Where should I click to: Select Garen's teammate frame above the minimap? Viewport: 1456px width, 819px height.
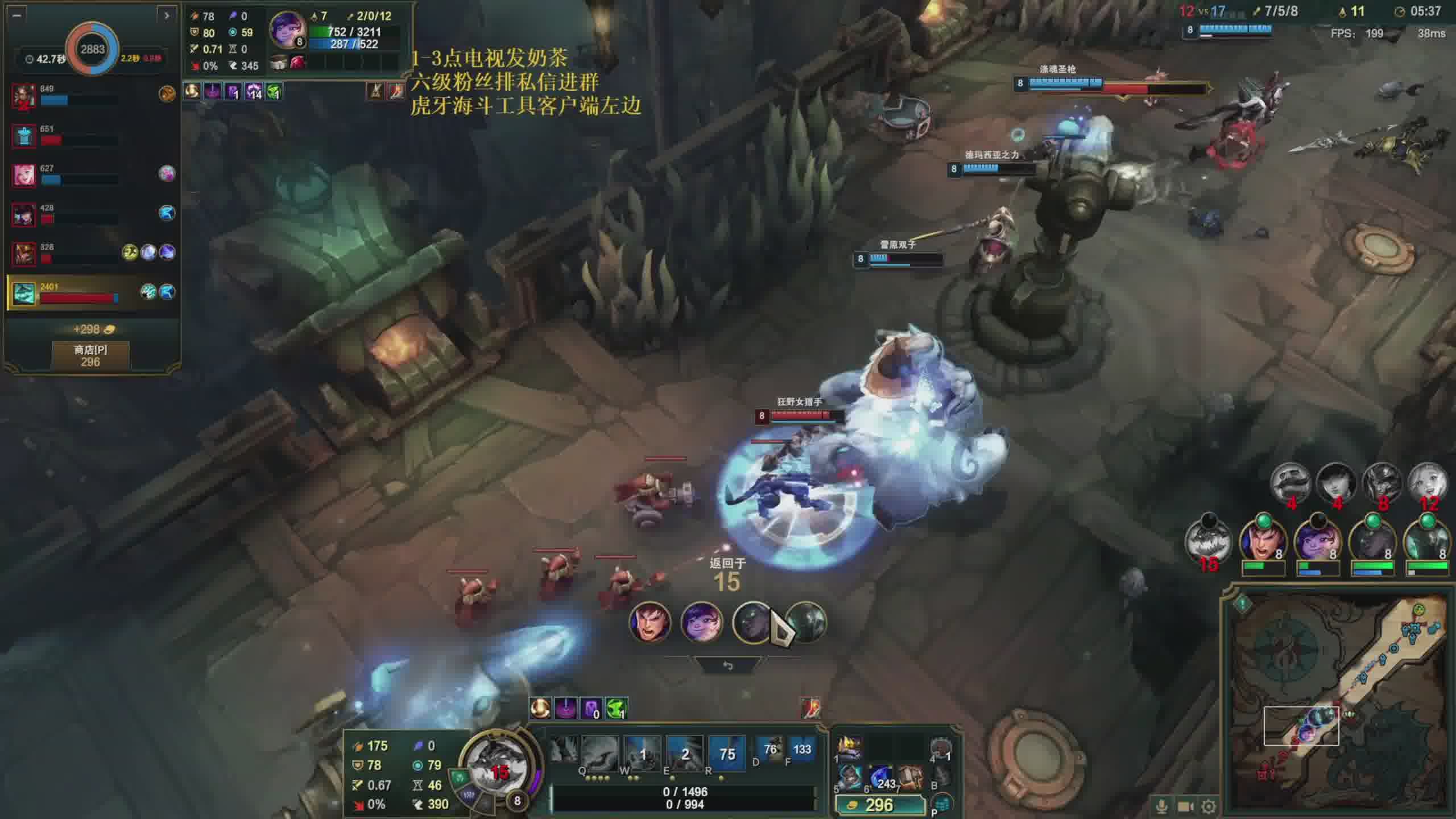pos(1262,540)
